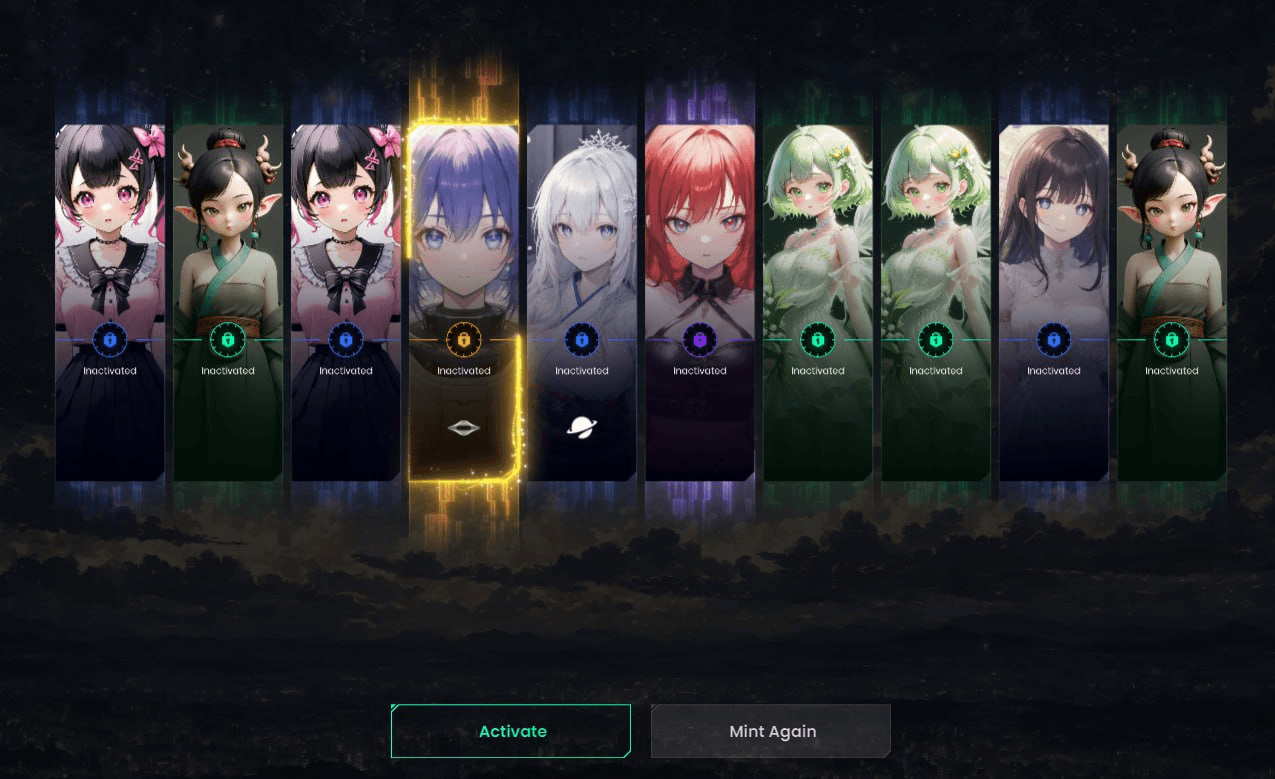This screenshot has width=1275, height=779.
Task: Click the Activate button
Action: tap(511, 731)
